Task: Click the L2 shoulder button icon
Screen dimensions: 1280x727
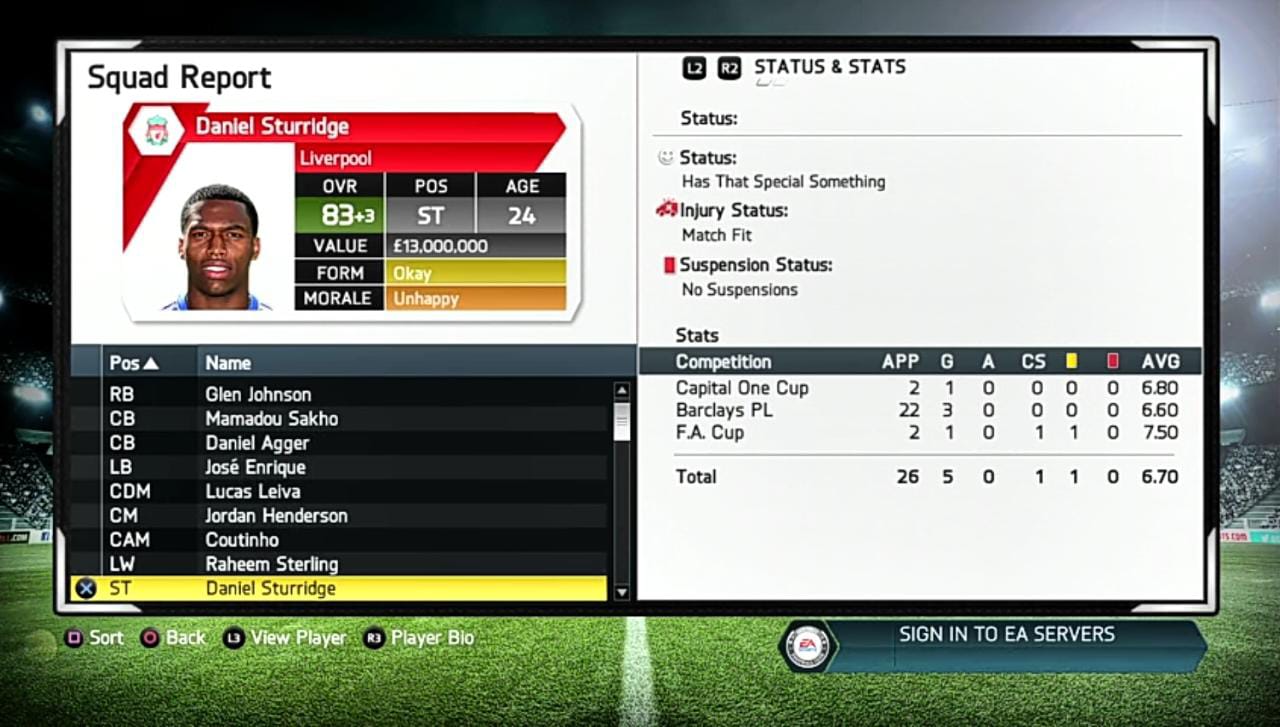Action: point(696,68)
